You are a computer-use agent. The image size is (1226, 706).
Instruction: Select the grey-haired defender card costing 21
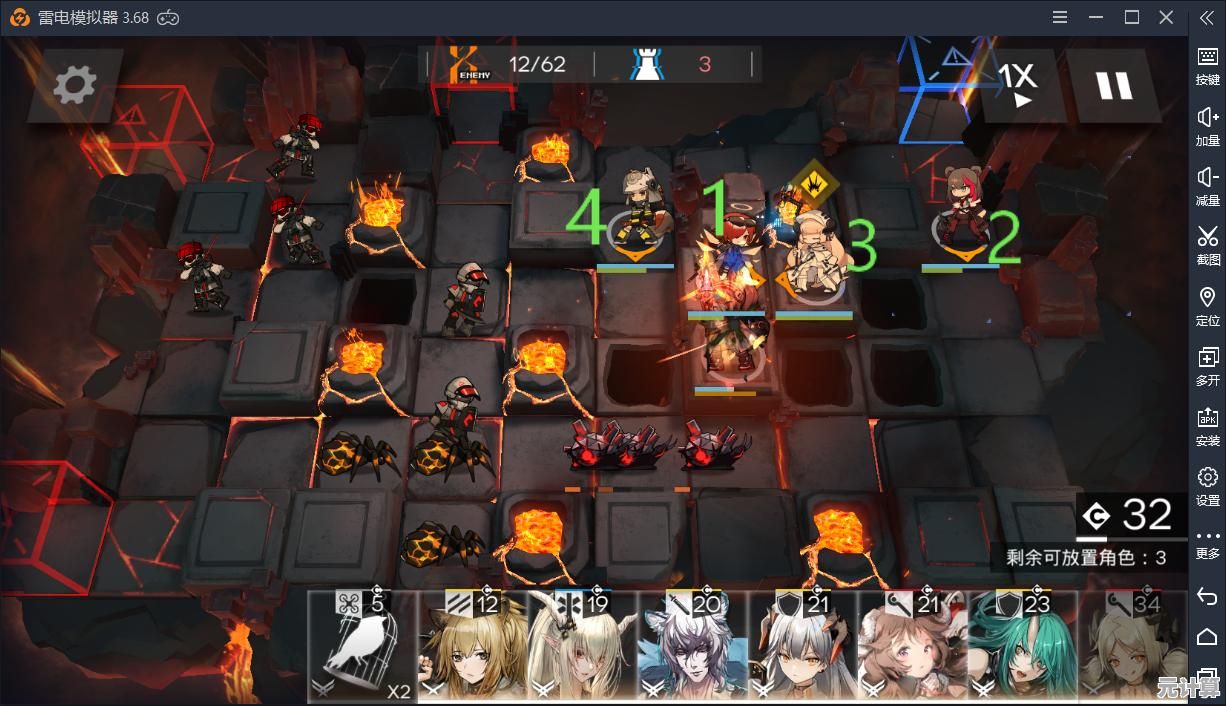click(801, 648)
